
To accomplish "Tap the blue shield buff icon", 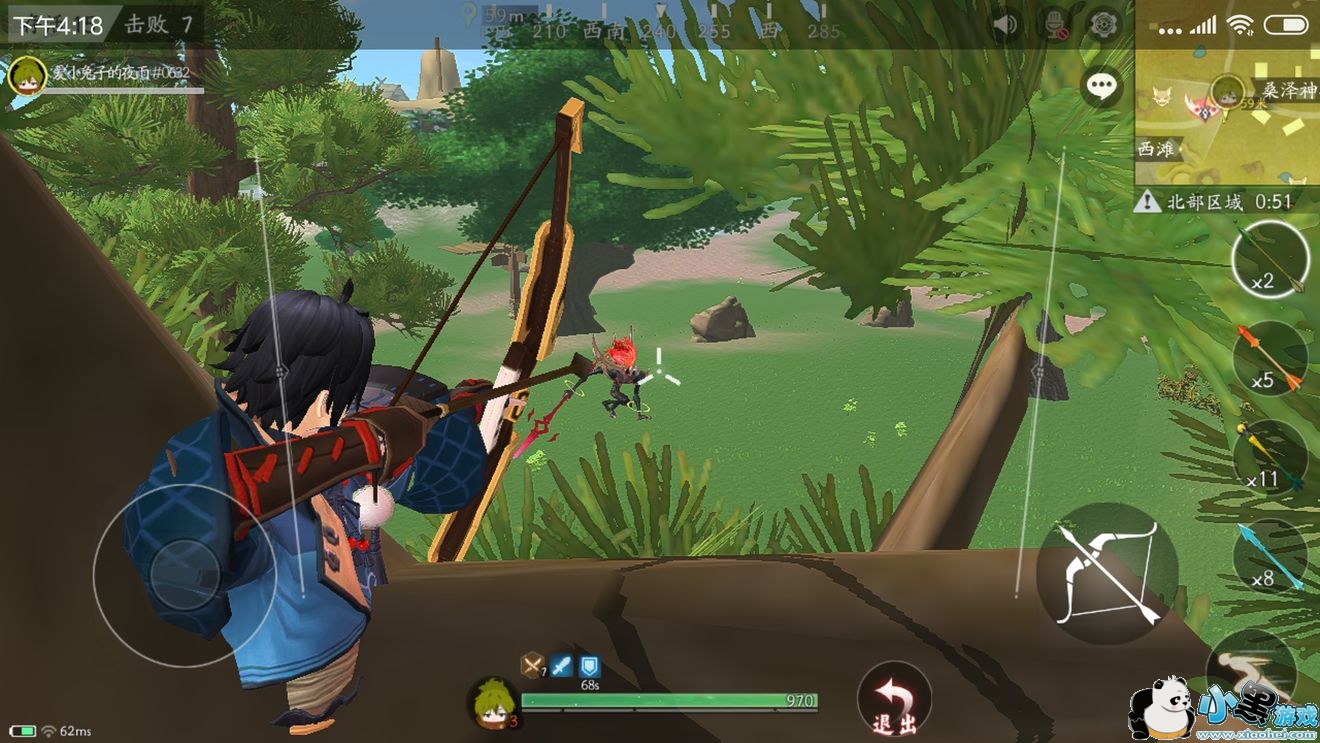I will 590,665.
